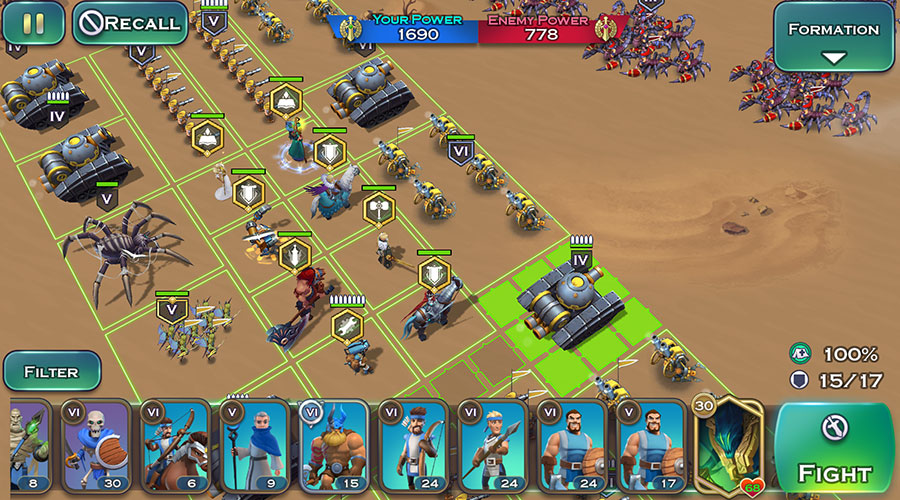Select the blue-robed mage card
The image size is (900, 500).
pyautogui.click(x=254, y=446)
